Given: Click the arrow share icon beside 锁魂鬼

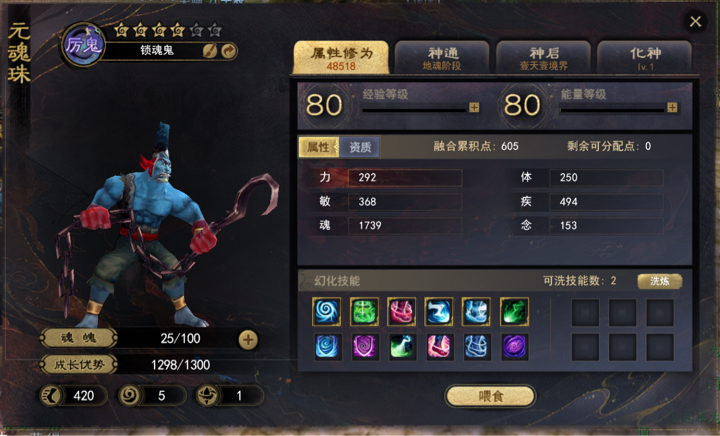Looking at the screenshot, I should 228,50.
